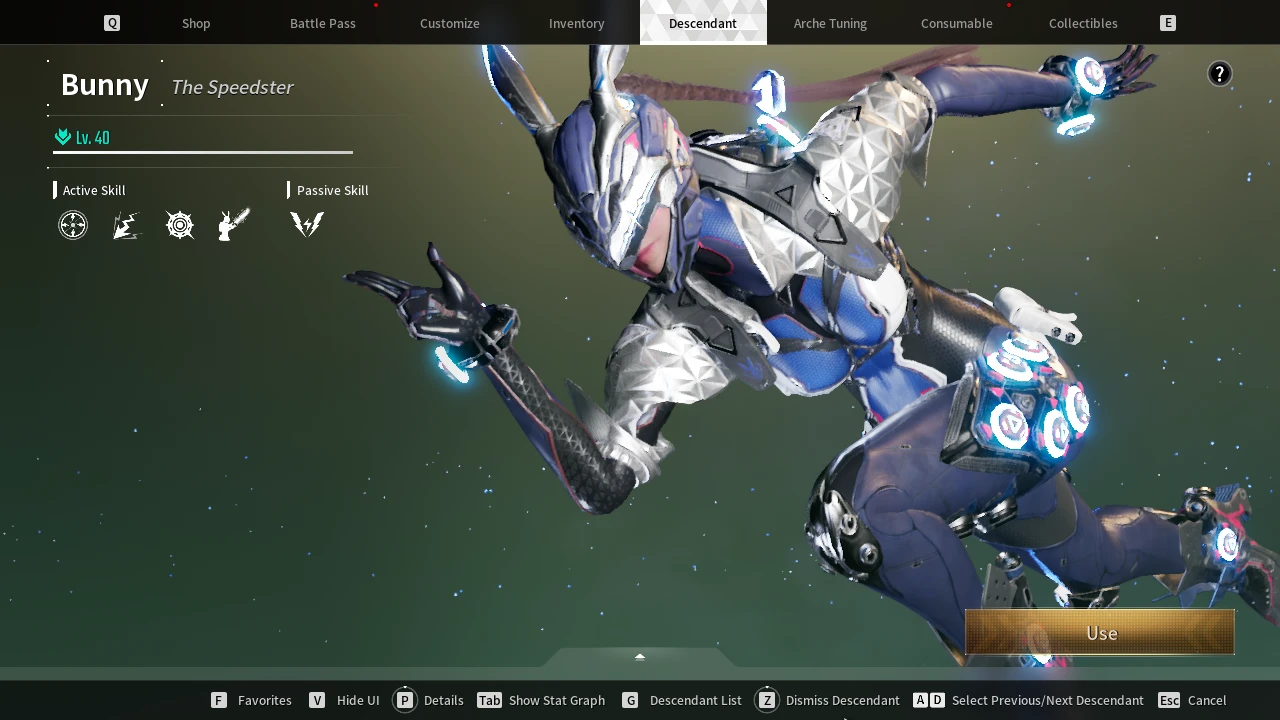Switch to the Battle Pass tab
Image resolution: width=1280 pixels, height=720 pixels.
(x=322, y=23)
